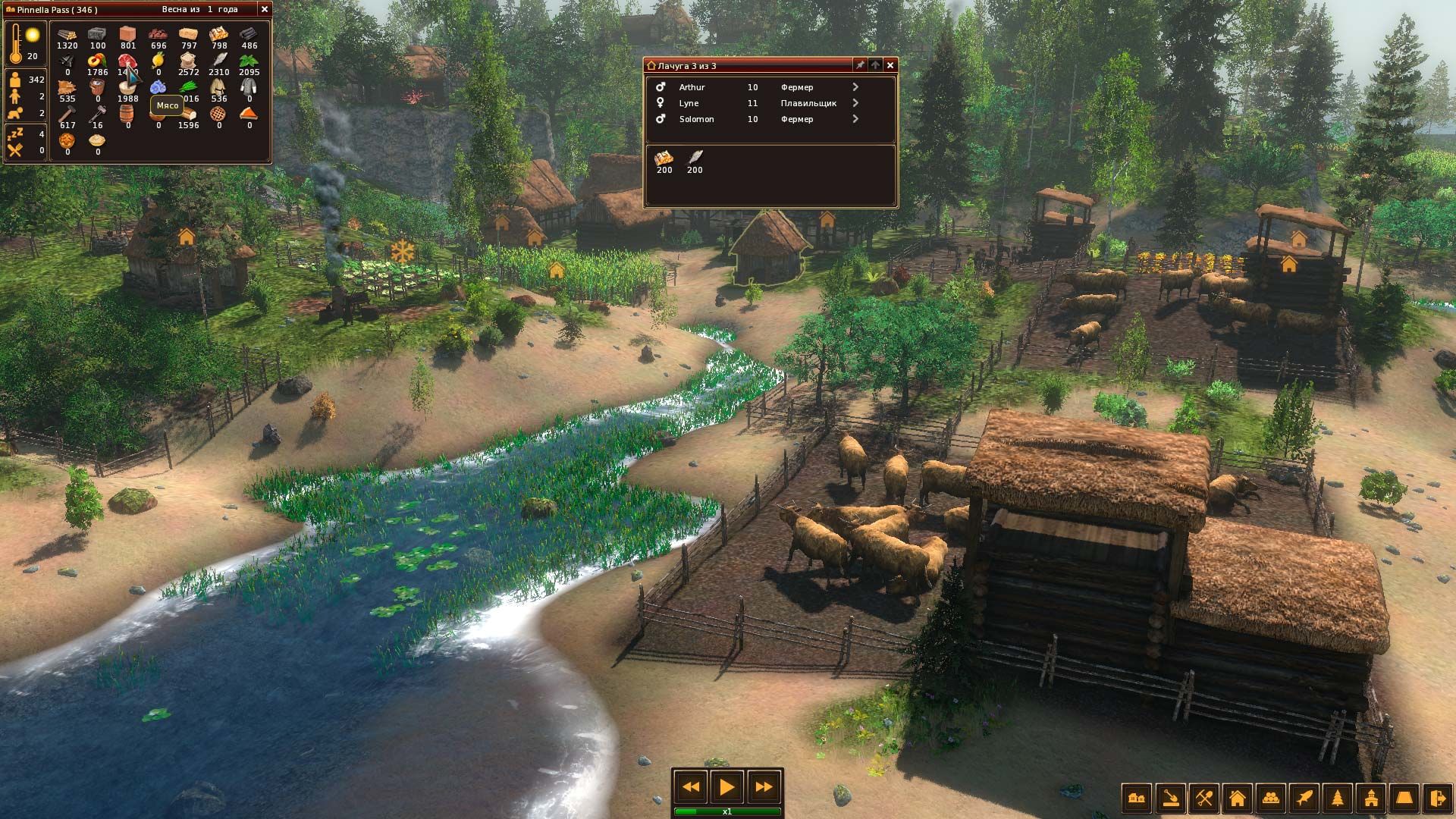
Task: Open the log stockpile storage menu
Action: pos(1270,798)
